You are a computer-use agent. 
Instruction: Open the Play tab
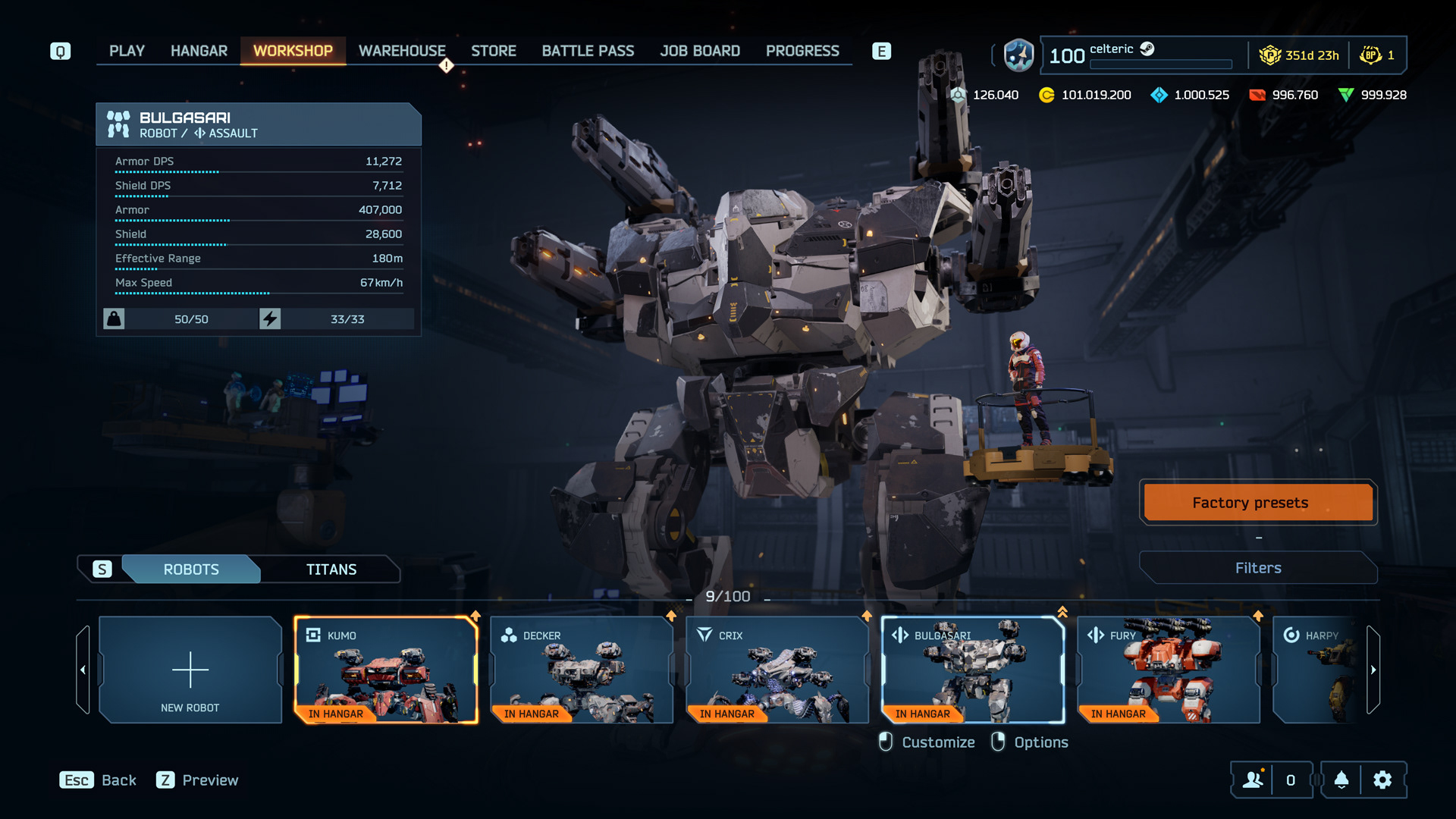127,51
